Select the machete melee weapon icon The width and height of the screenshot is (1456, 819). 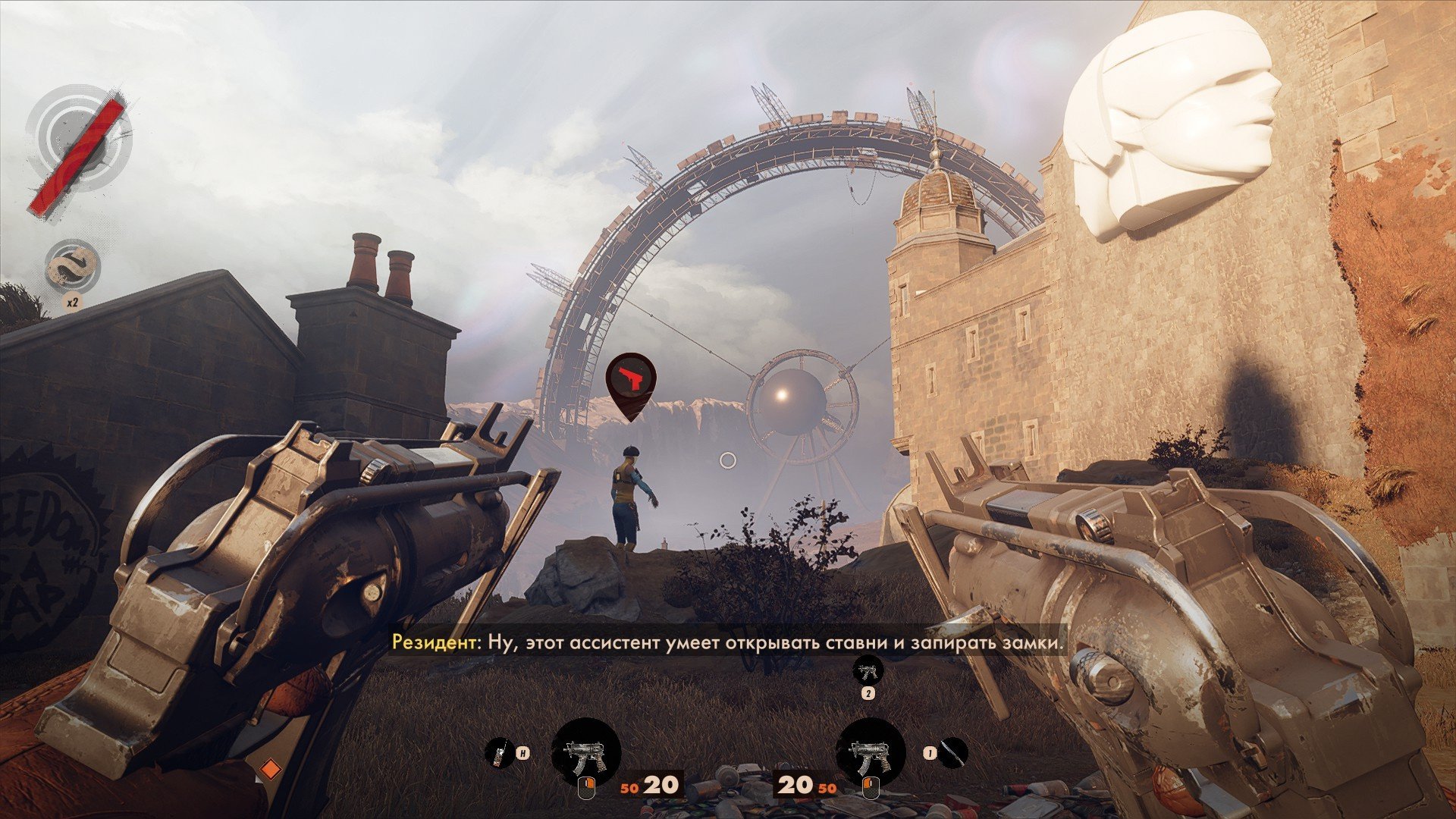(954, 752)
